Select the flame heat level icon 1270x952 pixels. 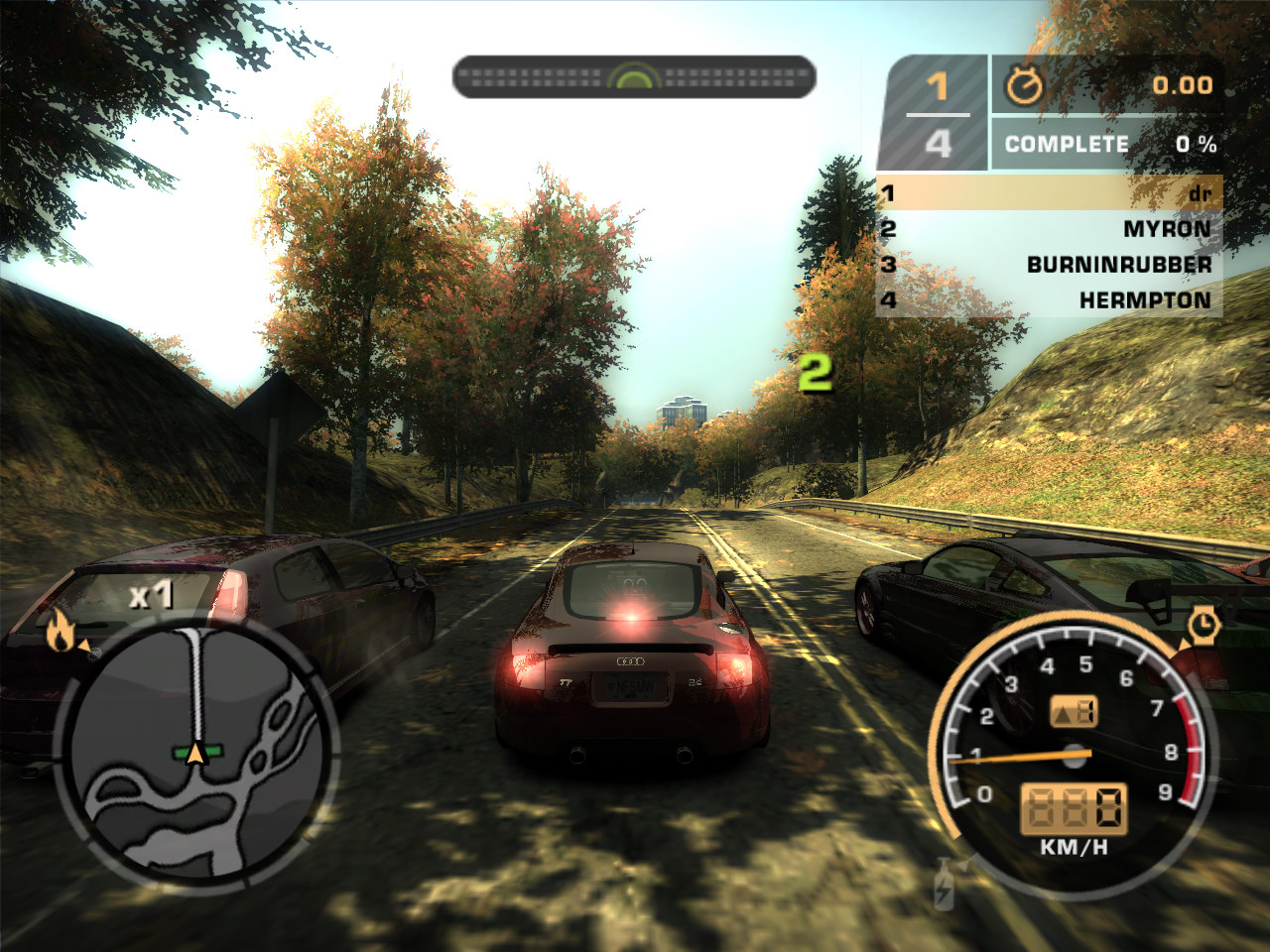[x=61, y=630]
